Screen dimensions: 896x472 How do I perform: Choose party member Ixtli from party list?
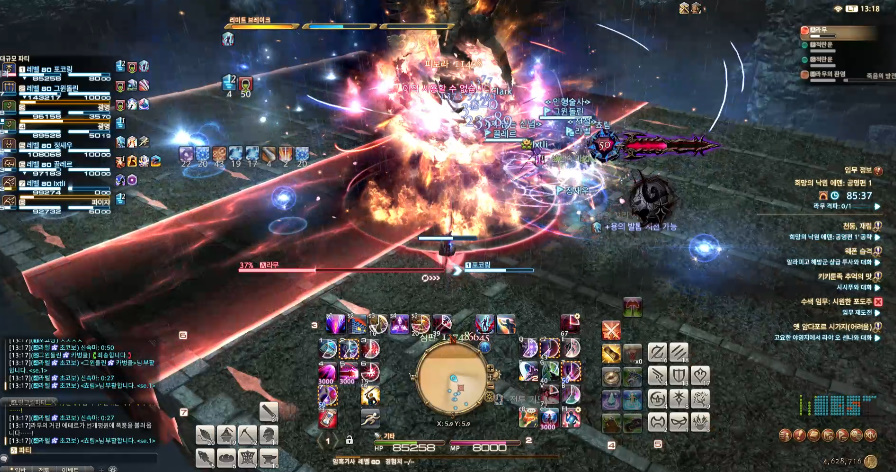coord(62,184)
